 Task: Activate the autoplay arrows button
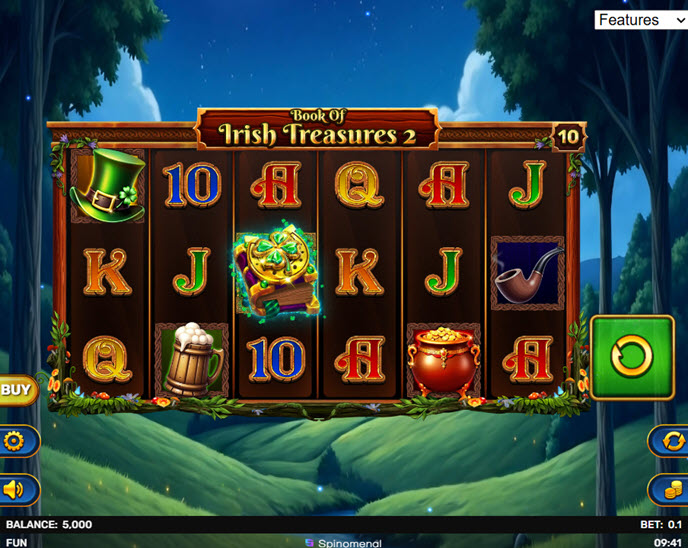click(669, 441)
